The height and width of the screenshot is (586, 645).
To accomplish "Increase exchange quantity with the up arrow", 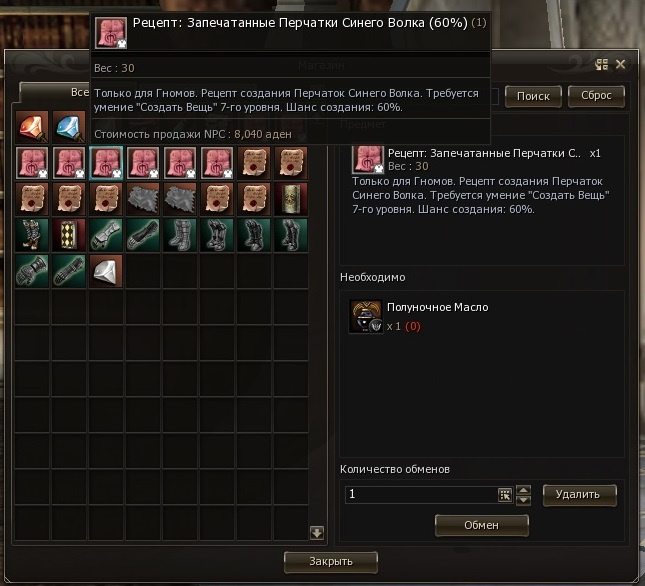I will pyautogui.click(x=523, y=489).
